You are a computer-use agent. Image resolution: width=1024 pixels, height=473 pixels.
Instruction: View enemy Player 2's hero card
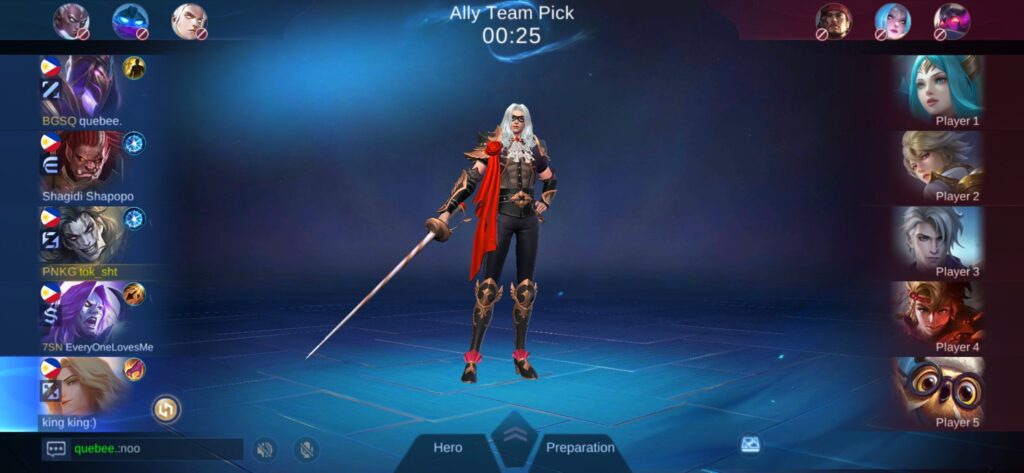(x=940, y=163)
